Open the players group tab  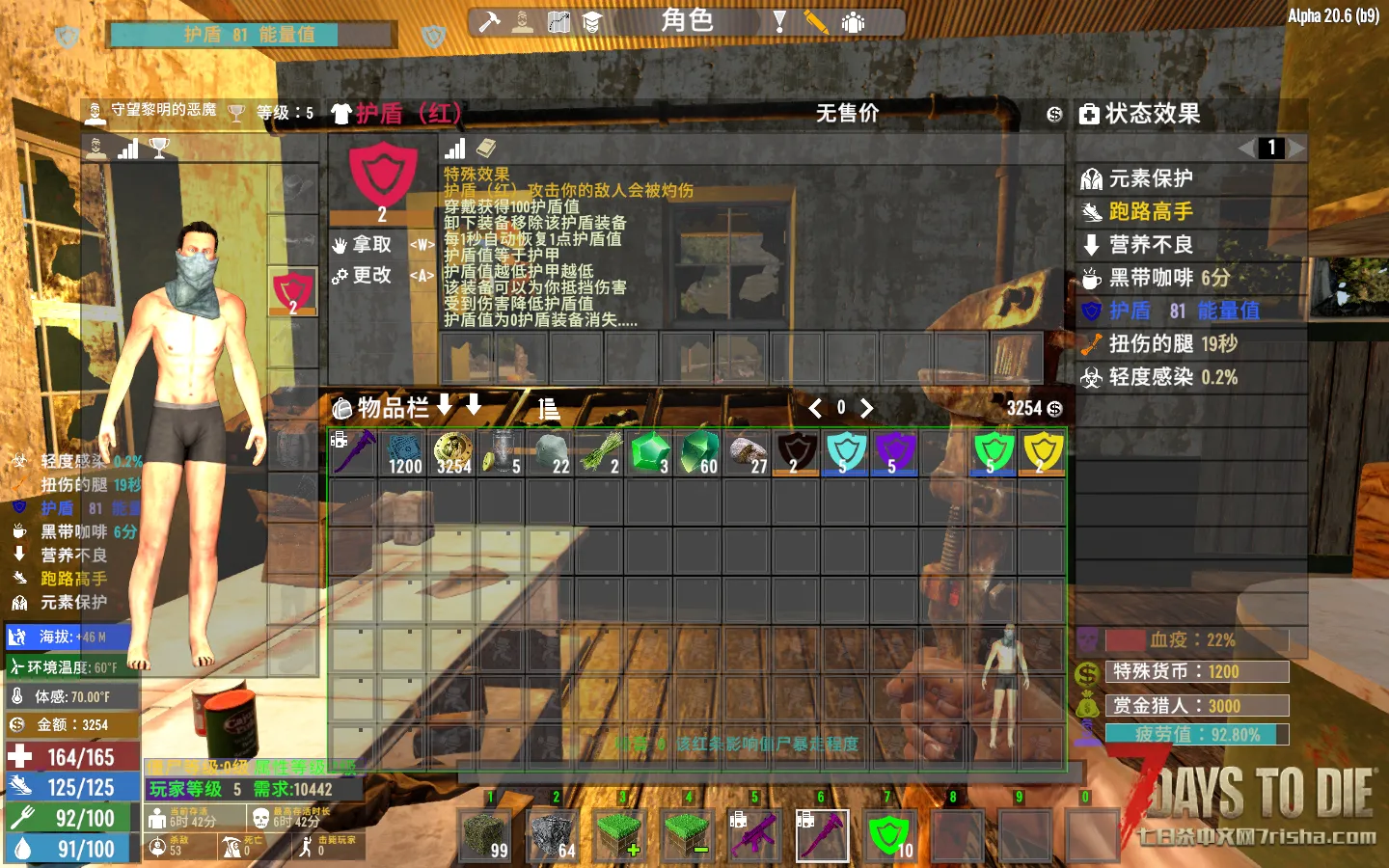click(x=853, y=21)
